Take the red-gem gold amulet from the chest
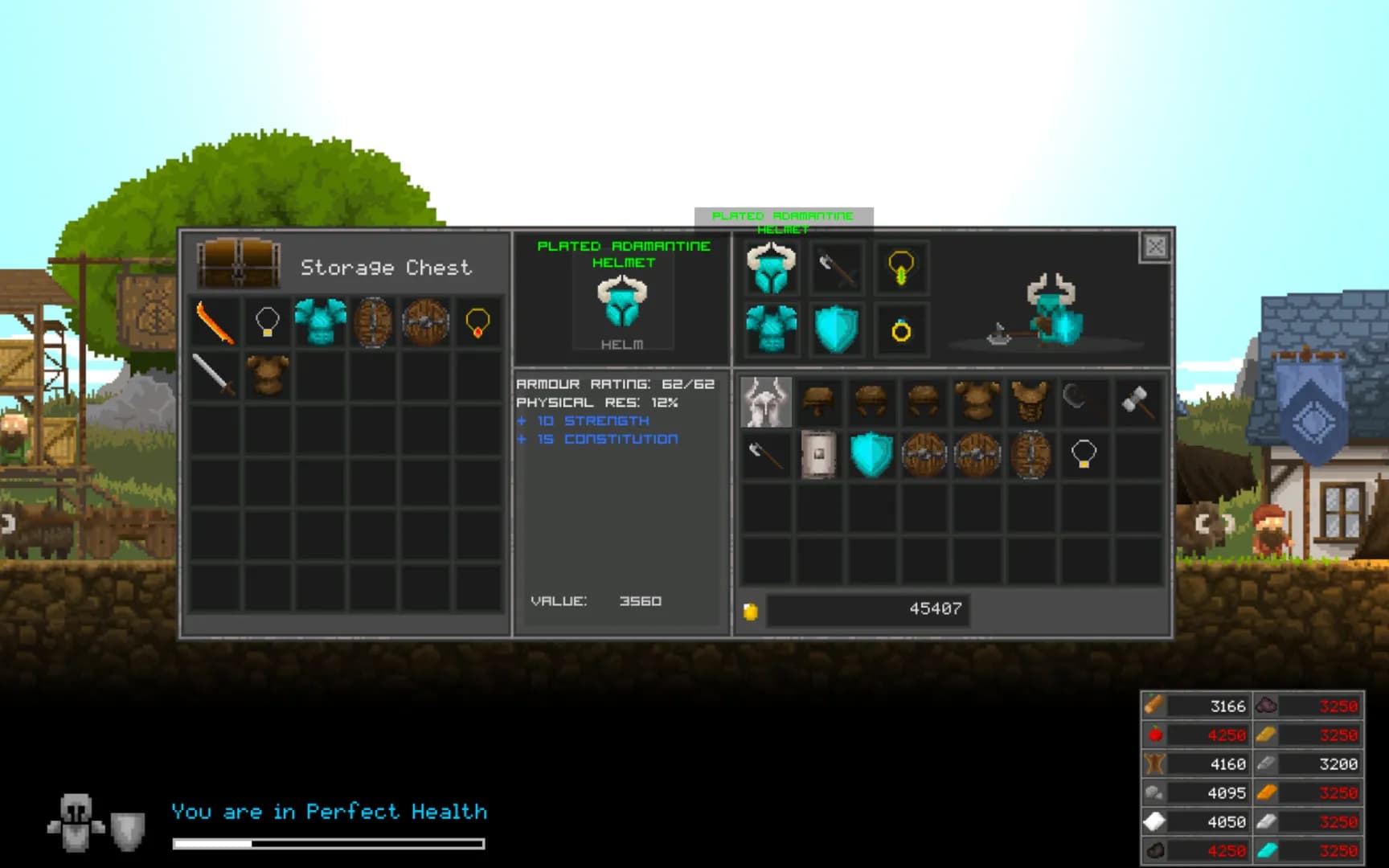This screenshot has width=1389, height=868. tap(477, 322)
